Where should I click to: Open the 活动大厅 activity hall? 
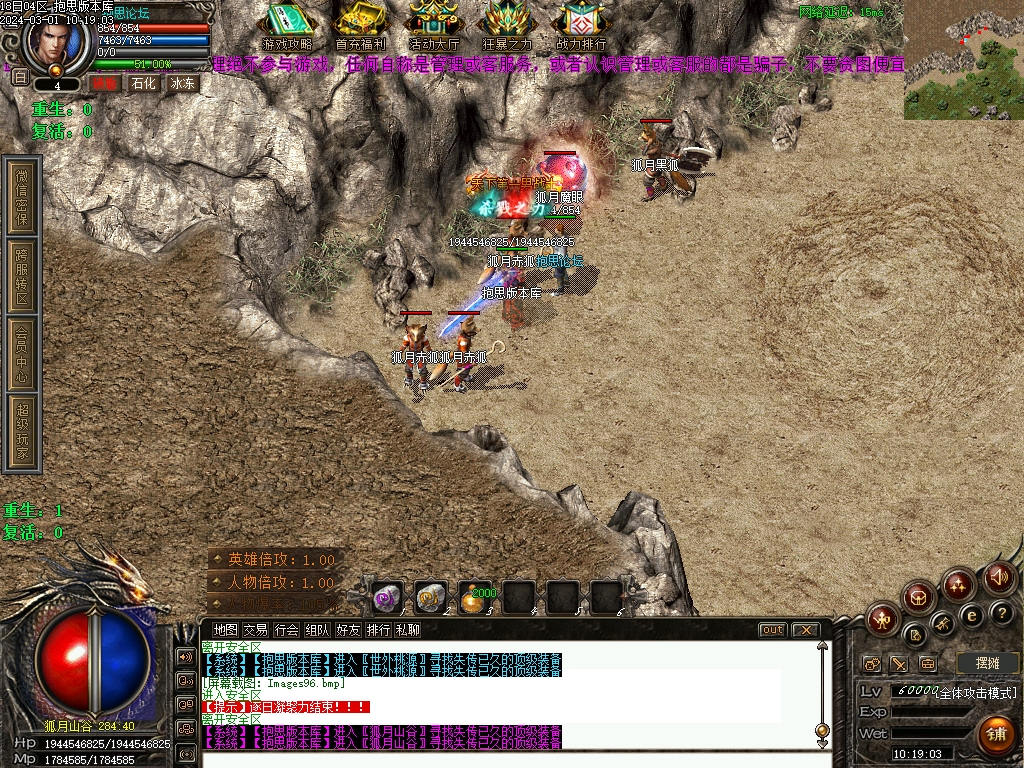pos(434,24)
